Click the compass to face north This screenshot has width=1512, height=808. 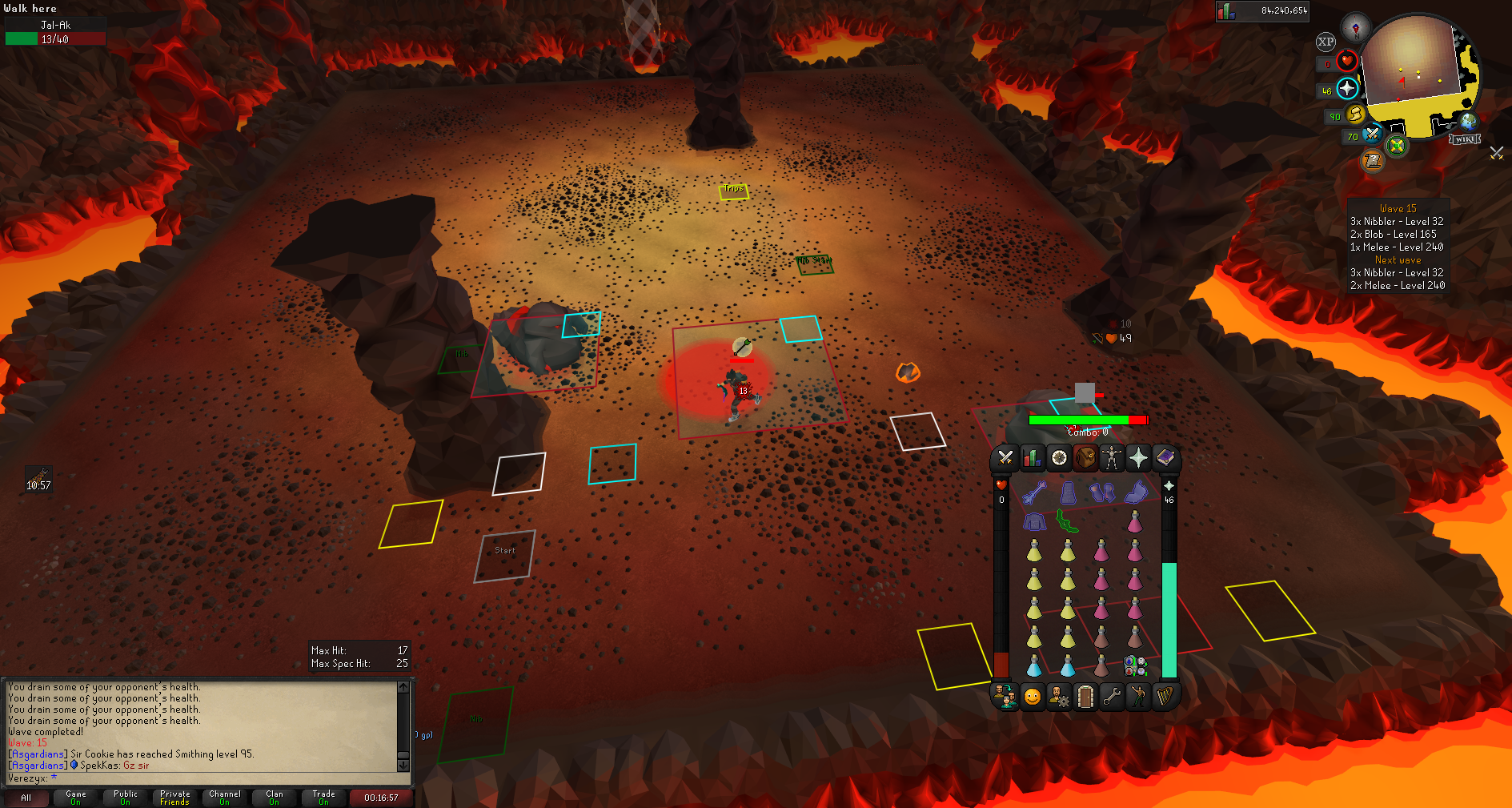point(1356,27)
